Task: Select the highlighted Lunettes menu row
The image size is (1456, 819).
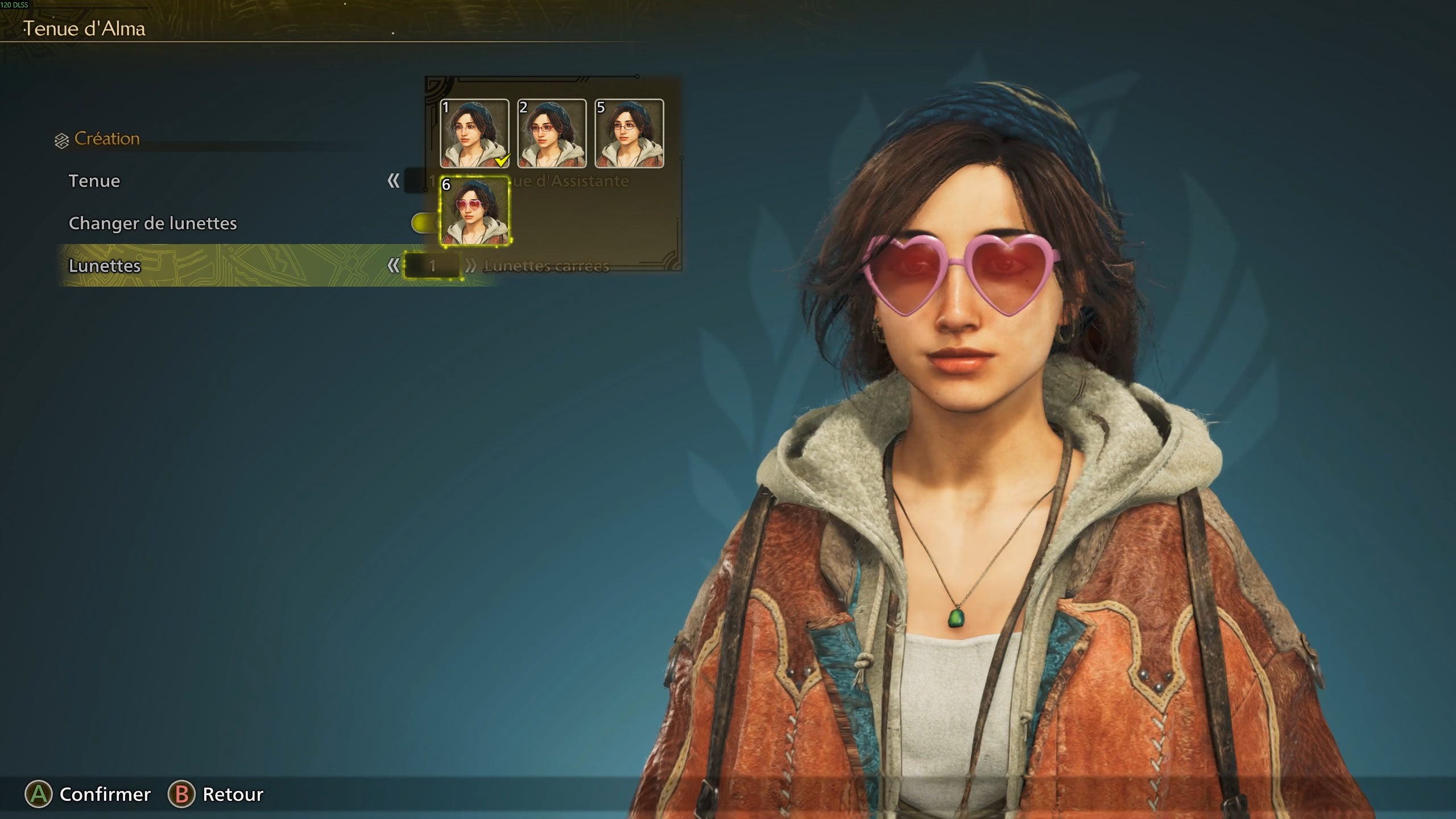Action: coord(171,266)
